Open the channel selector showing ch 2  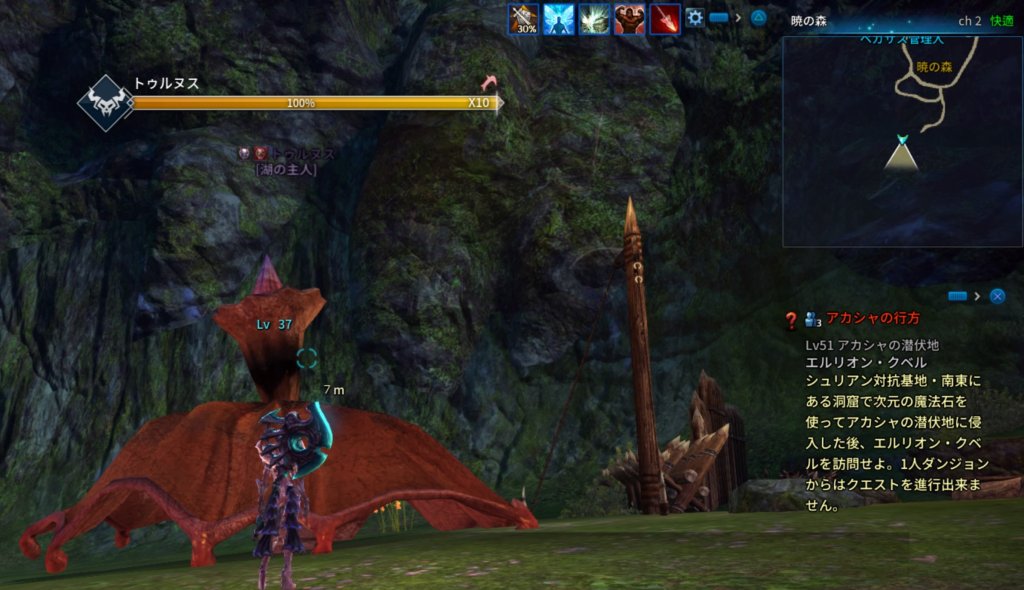pos(969,20)
